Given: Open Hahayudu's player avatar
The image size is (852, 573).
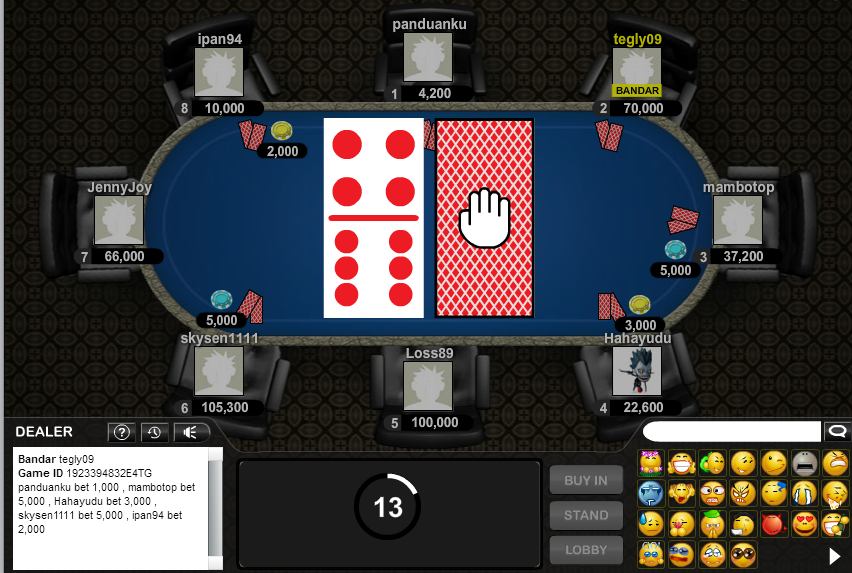Looking at the screenshot, I should point(636,371).
